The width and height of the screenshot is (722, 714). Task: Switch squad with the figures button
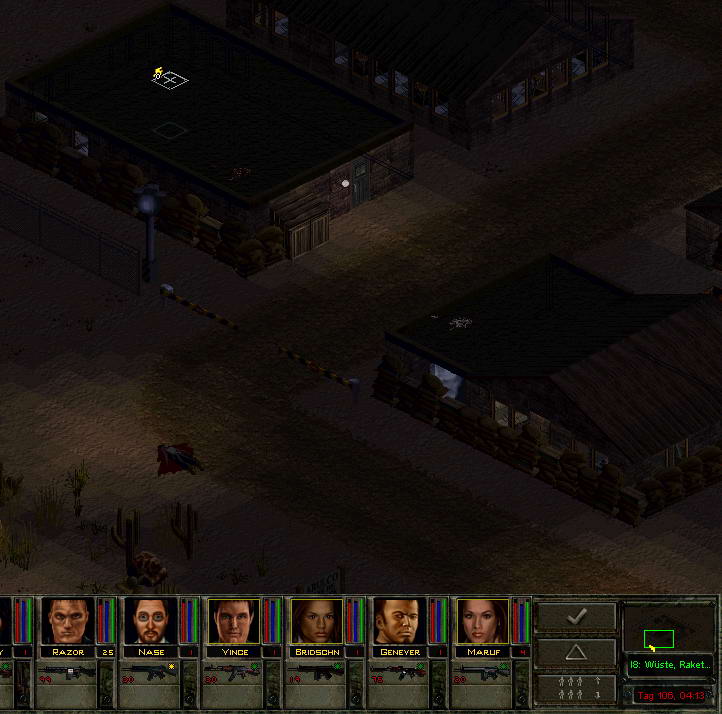tap(576, 688)
